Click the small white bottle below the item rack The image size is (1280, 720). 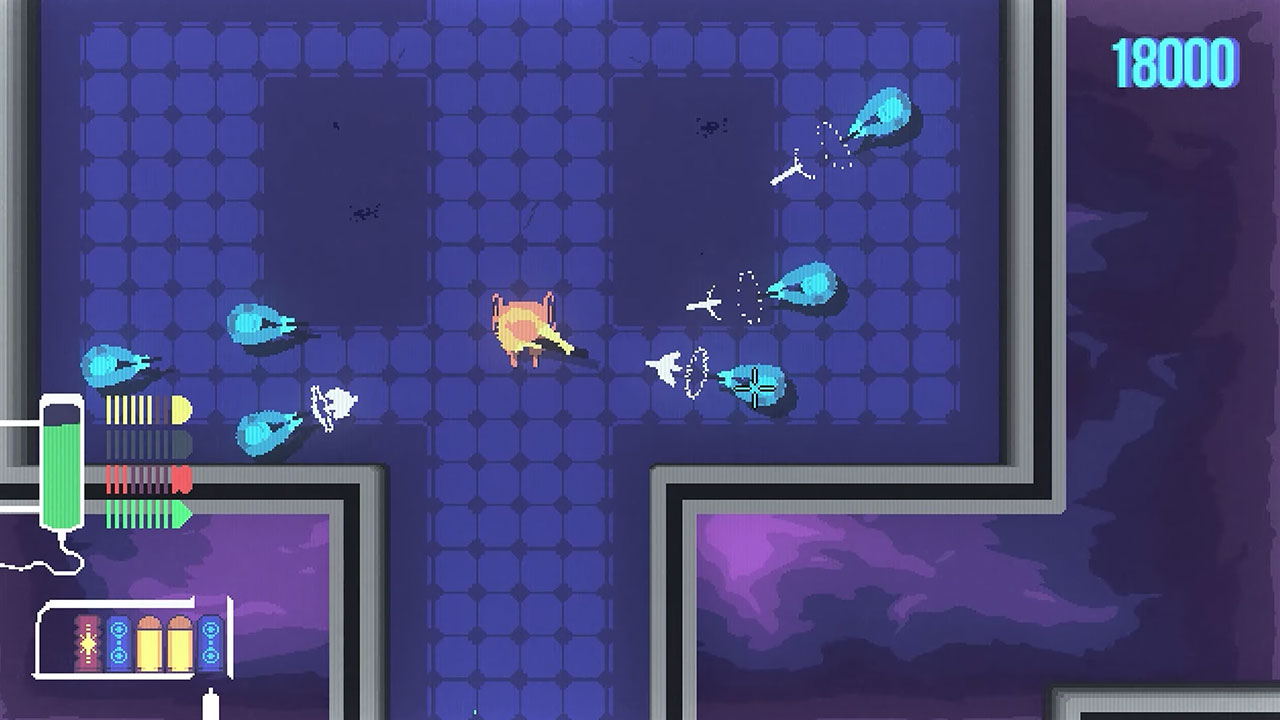(x=211, y=702)
